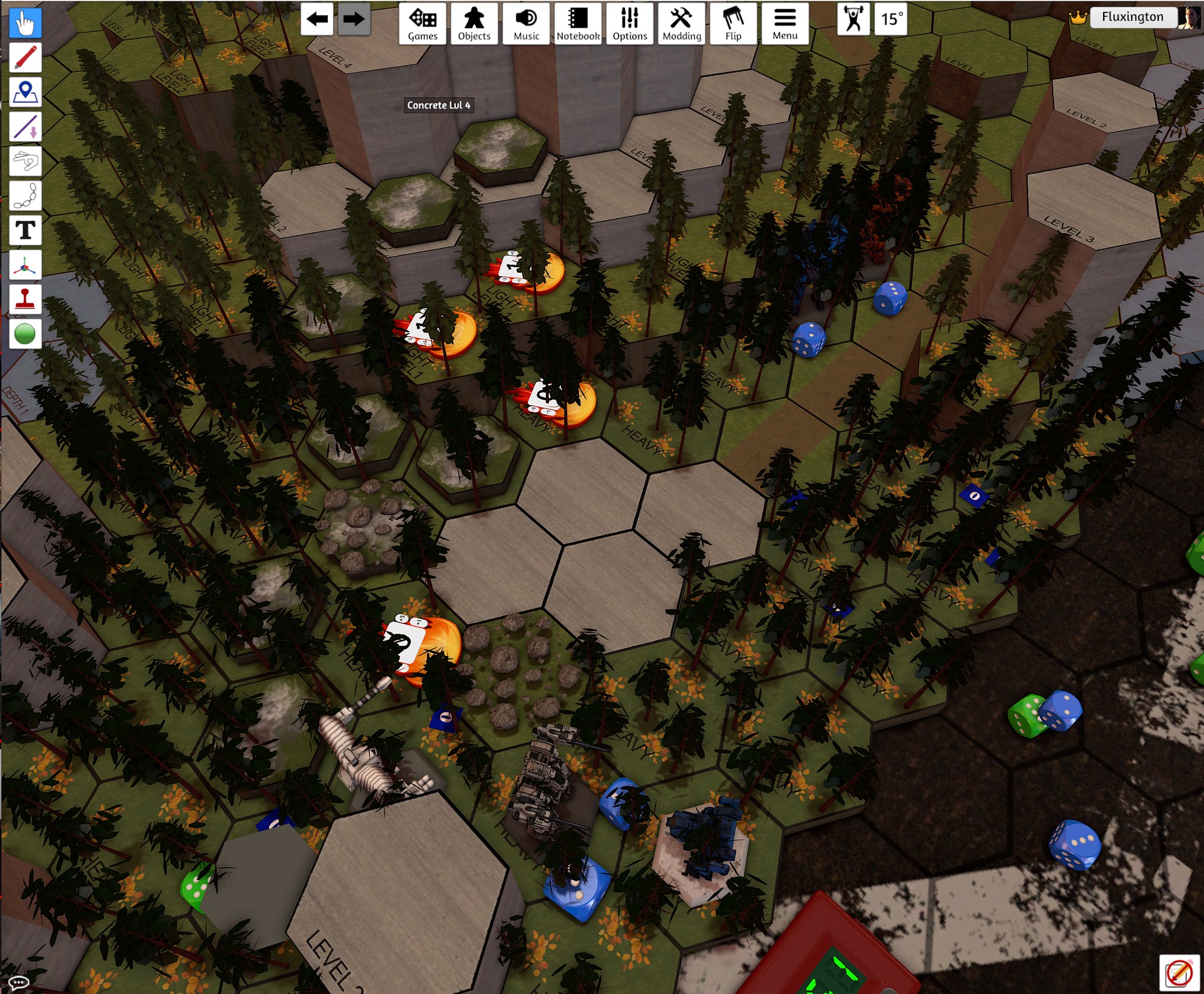The width and height of the screenshot is (1204, 994).
Task: Select the red stamp tool
Action: (x=25, y=299)
